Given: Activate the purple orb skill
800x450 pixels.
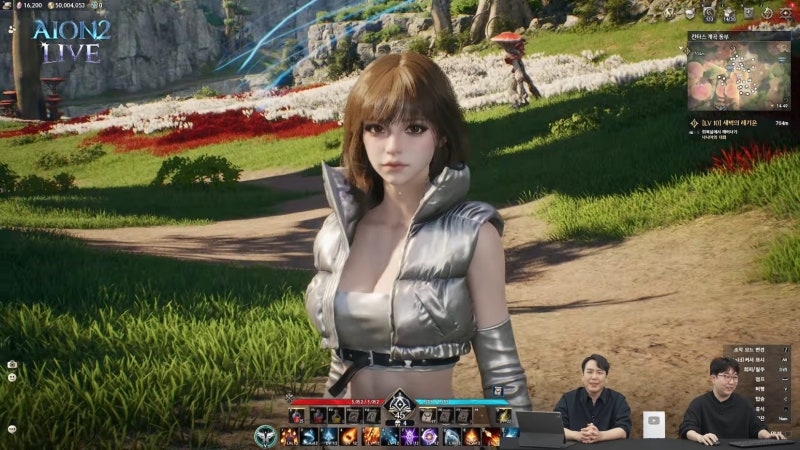Looking at the screenshot, I should point(430,437).
